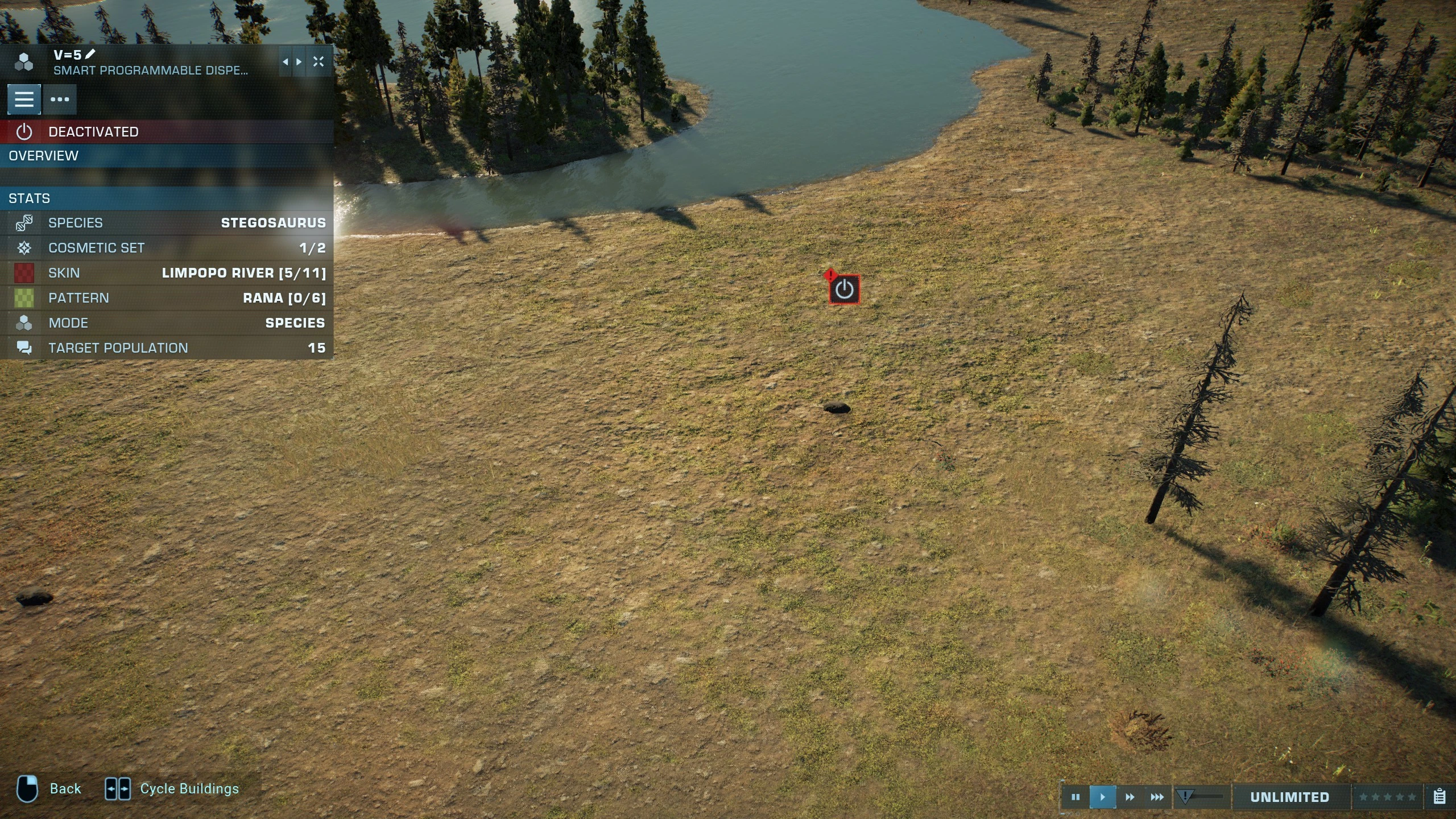Collapse the Stats section header
Viewport: 1456px width, 819px height.
pos(166,198)
